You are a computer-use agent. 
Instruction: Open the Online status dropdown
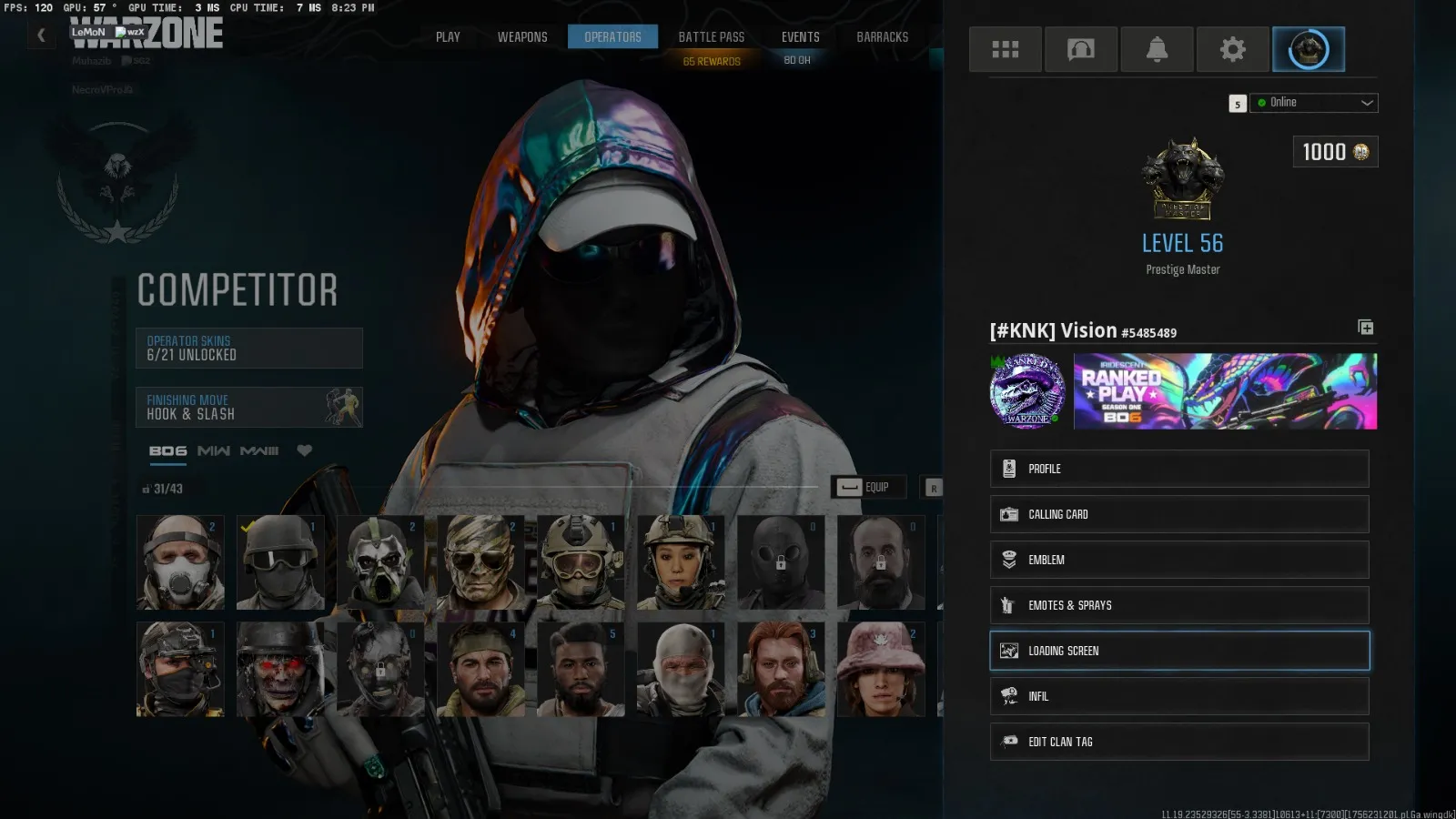1313,102
